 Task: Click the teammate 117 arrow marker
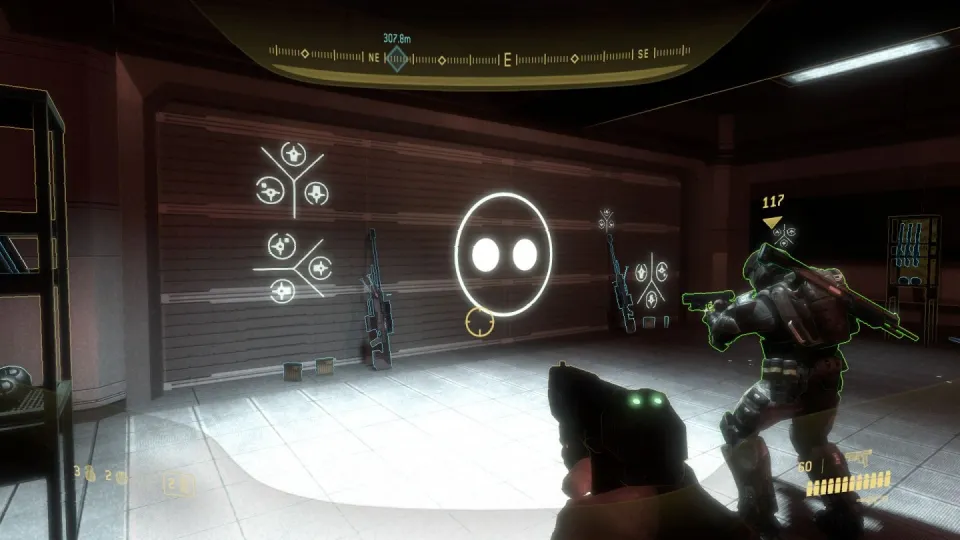click(x=771, y=222)
